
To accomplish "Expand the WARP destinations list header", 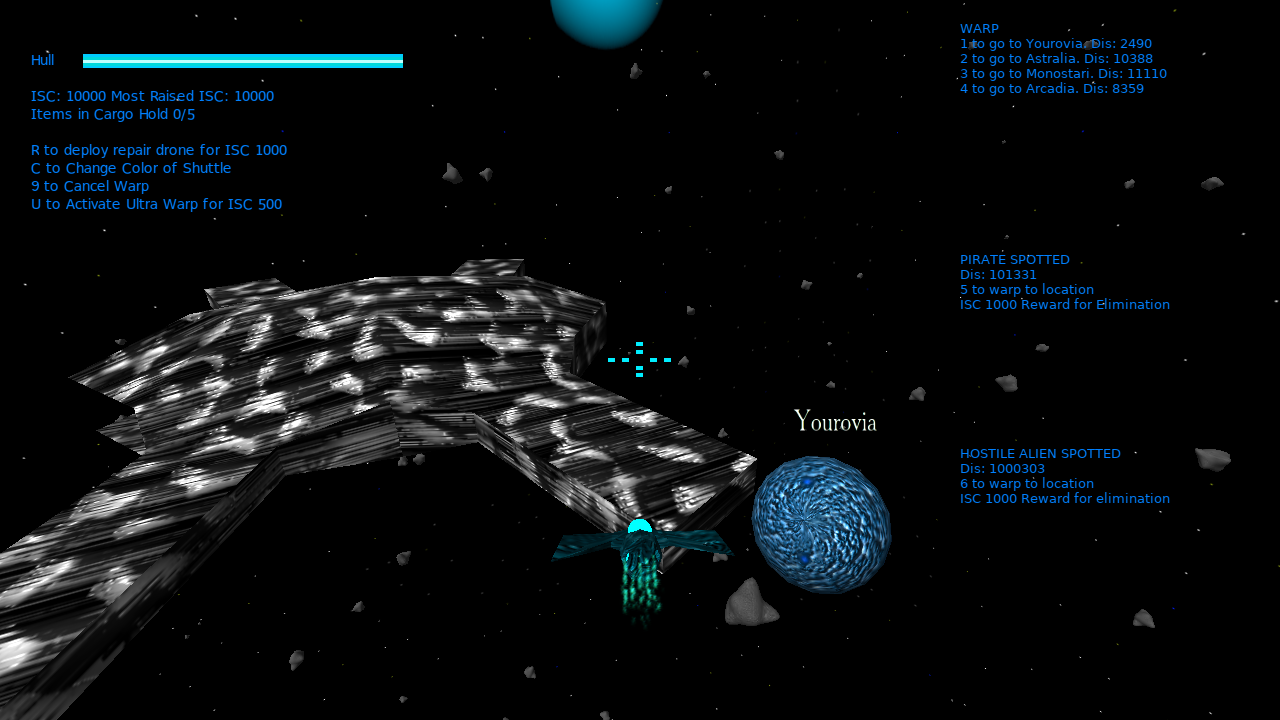I will (978, 28).
